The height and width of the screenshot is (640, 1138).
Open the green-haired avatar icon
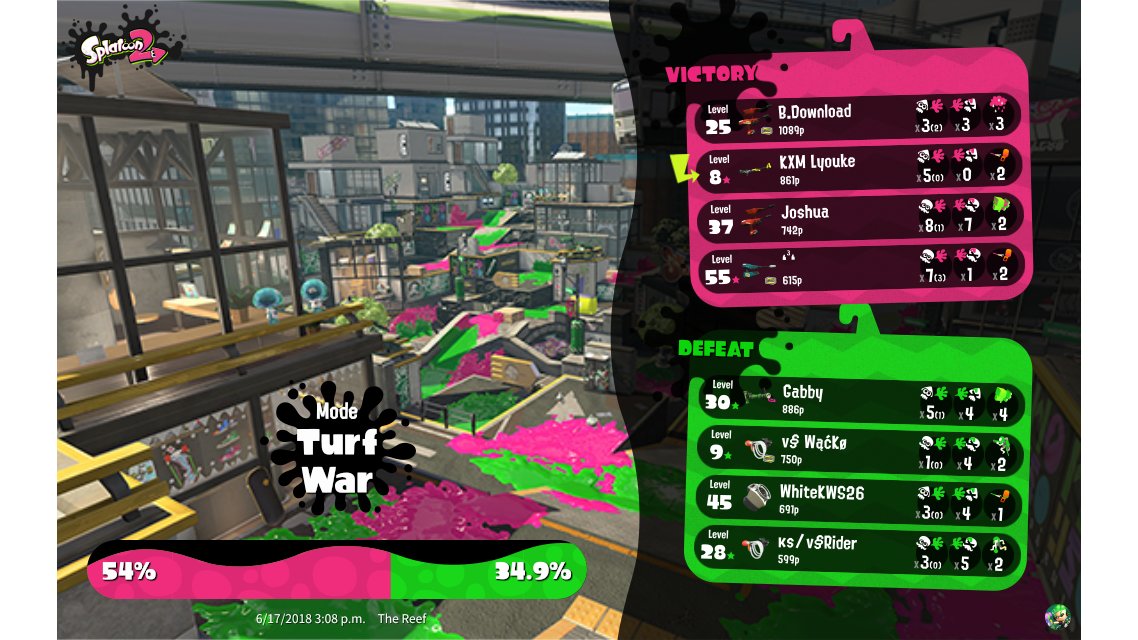[1057, 615]
